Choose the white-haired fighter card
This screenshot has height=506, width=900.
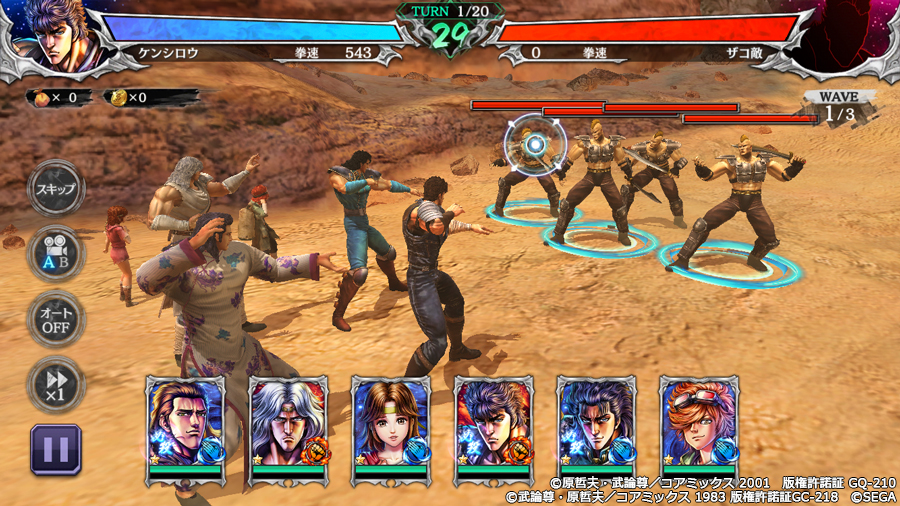pos(288,424)
